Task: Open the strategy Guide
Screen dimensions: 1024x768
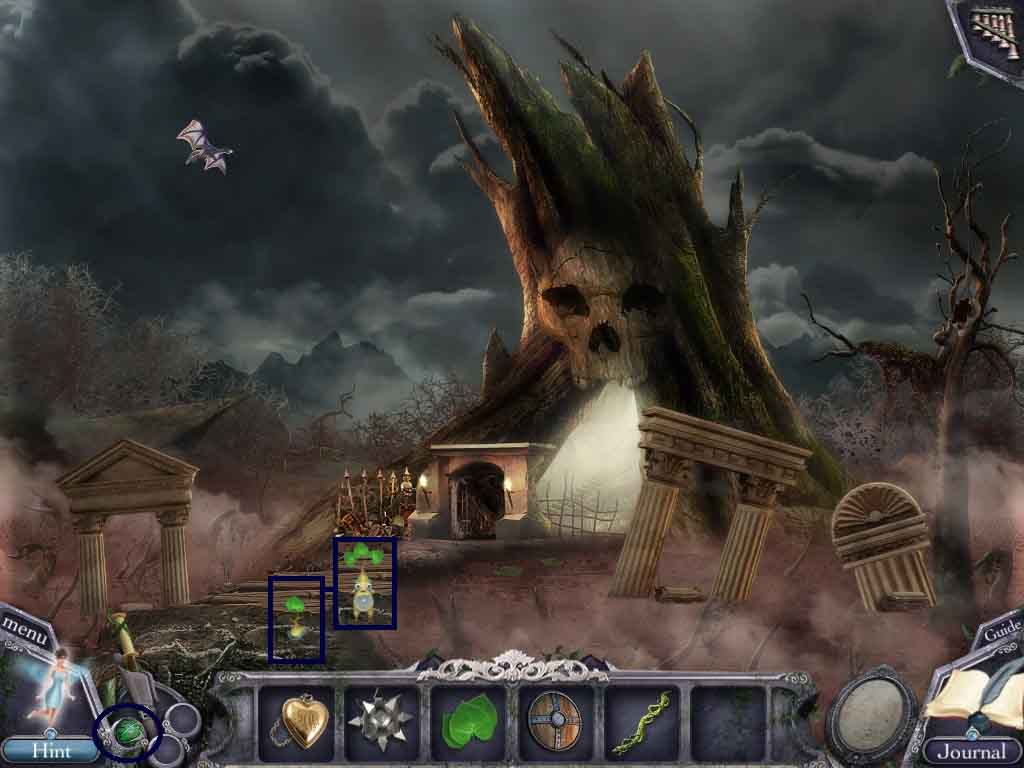Action: click(1001, 631)
